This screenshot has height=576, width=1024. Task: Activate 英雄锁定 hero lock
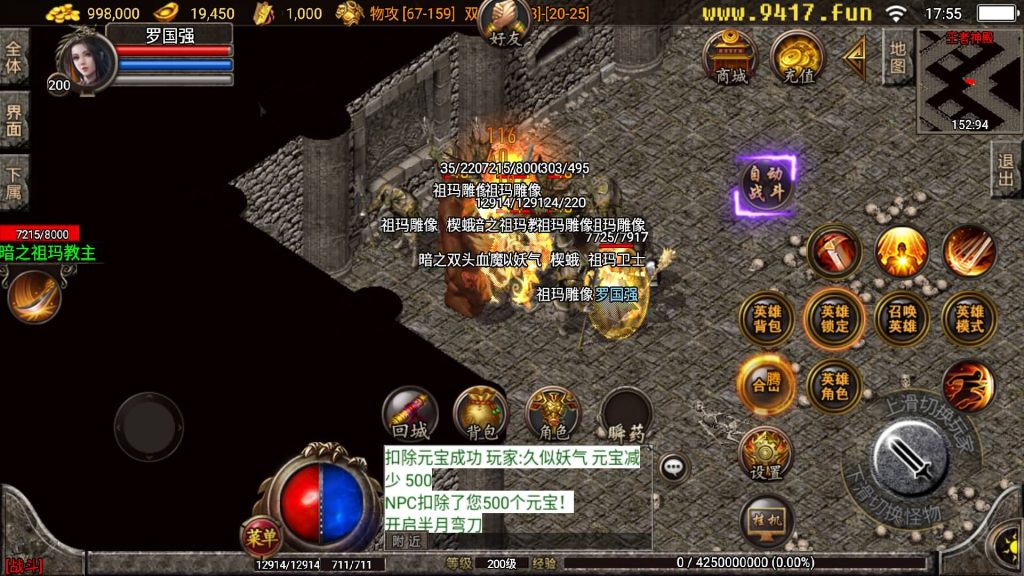pos(834,319)
